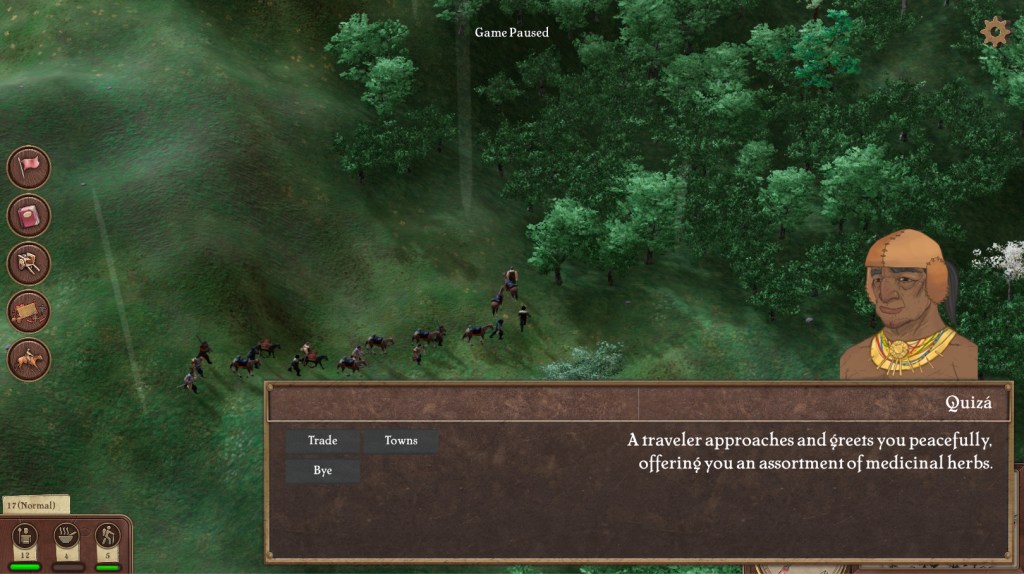The height and width of the screenshot is (574, 1024).
Task: Select the wooden chair icon button
Action: pos(29,263)
